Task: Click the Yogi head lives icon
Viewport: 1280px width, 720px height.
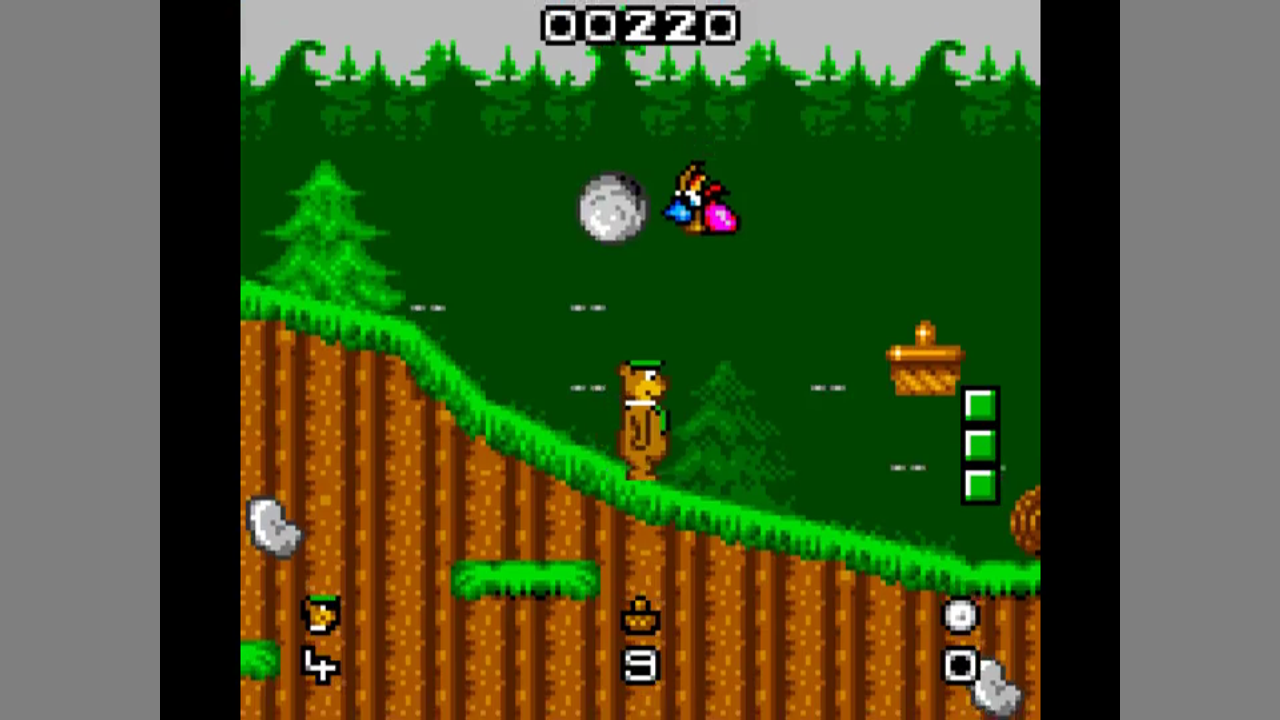Action: [x=322, y=615]
